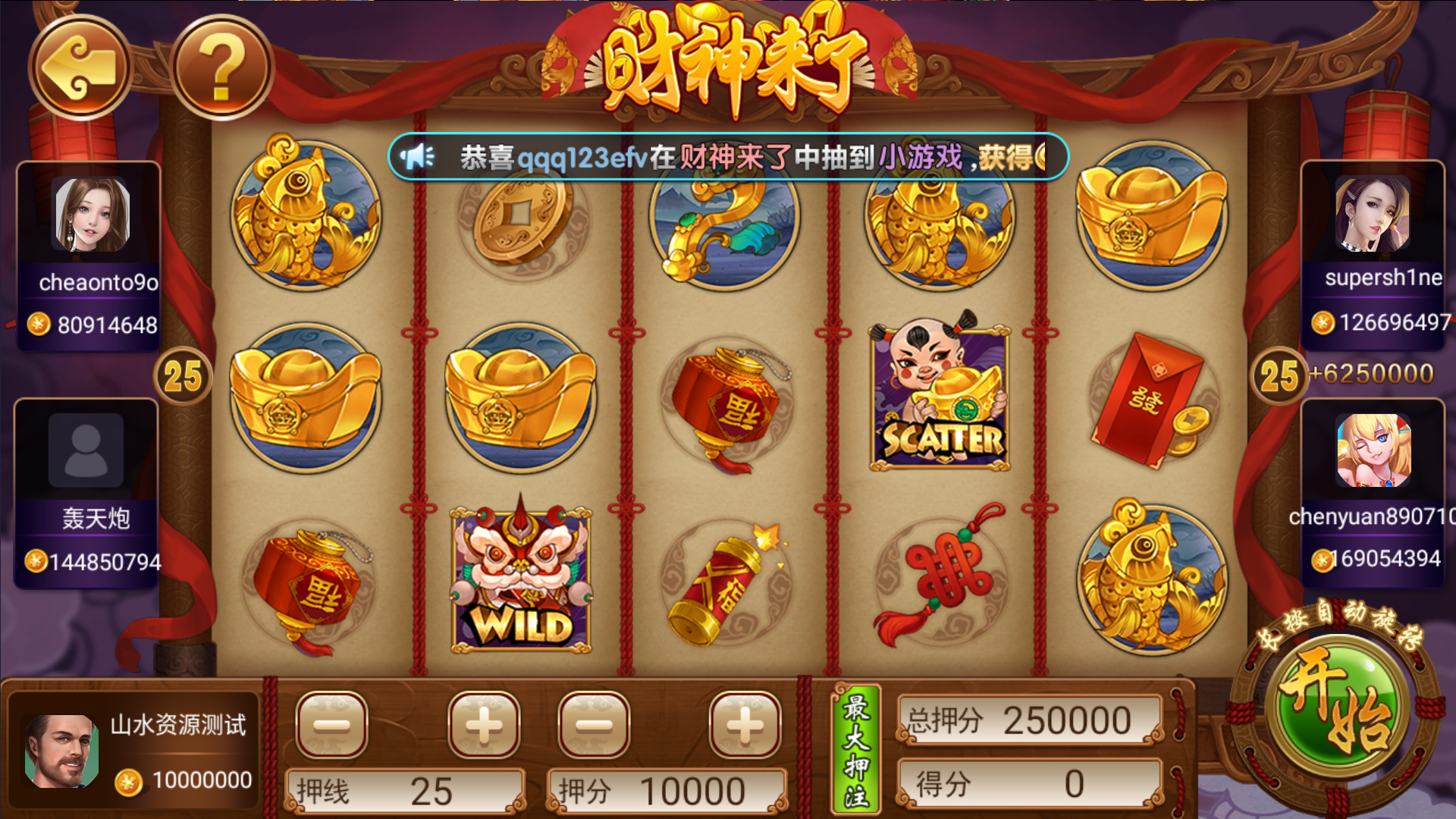
Task: Increase the 押分 bet amount with plus
Action: click(745, 724)
